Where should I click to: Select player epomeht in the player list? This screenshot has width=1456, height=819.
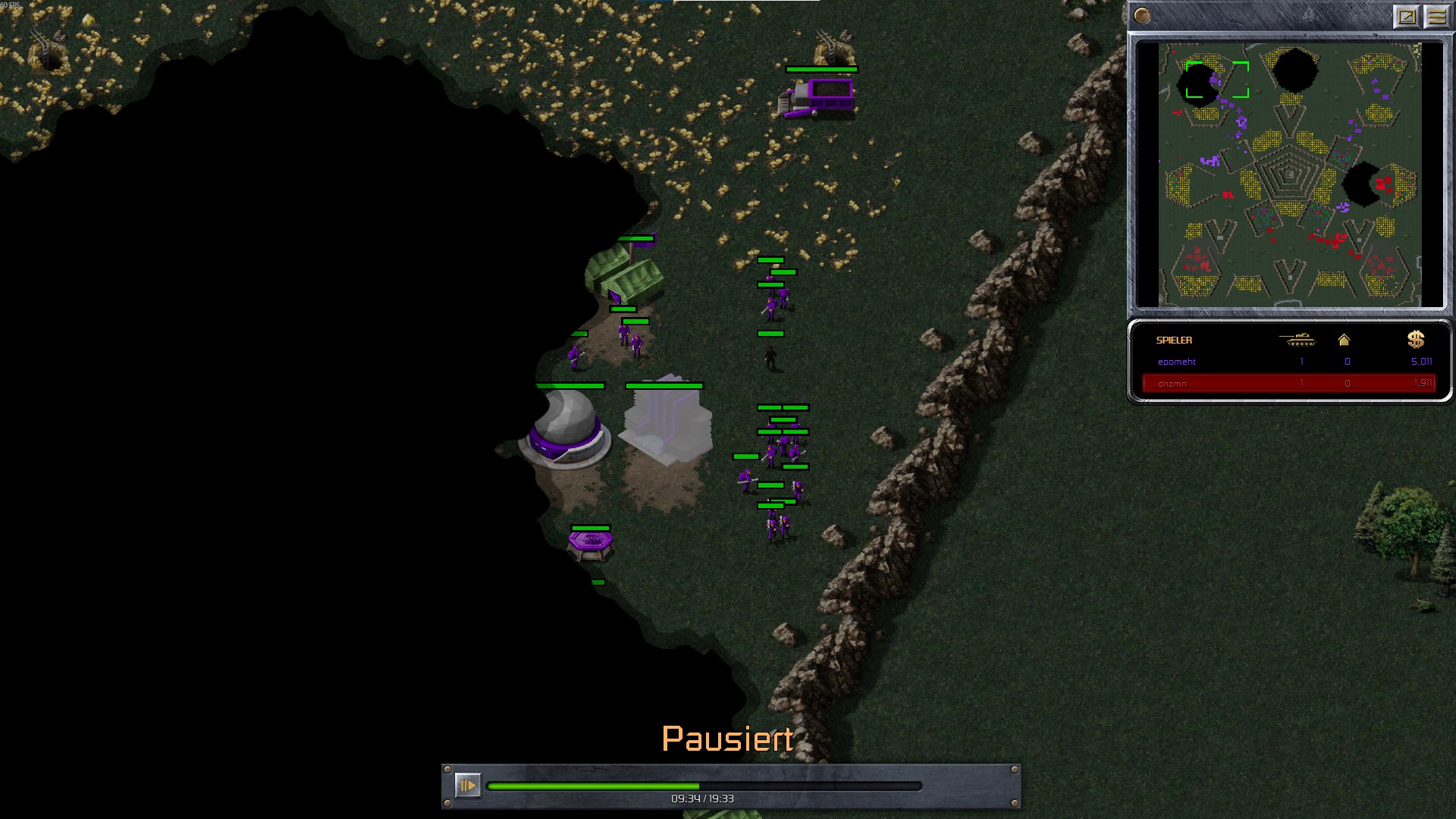click(1177, 362)
